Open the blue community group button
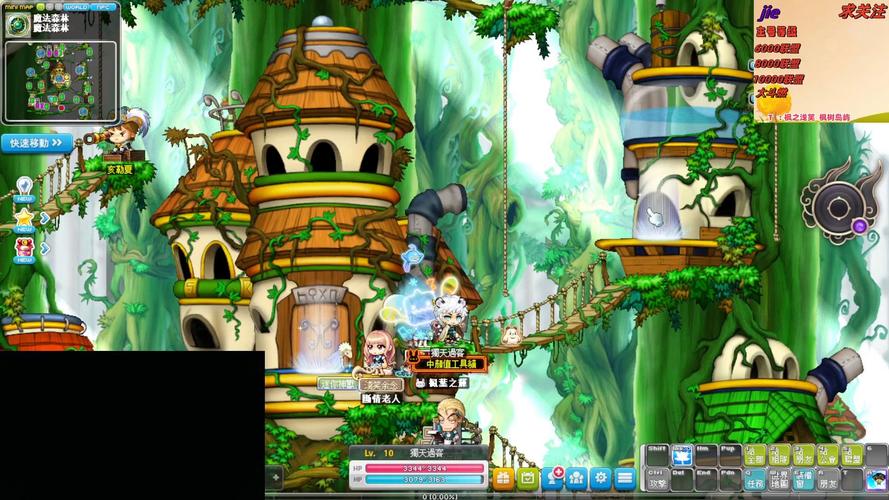This screenshot has height=500, width=889. 577,478
